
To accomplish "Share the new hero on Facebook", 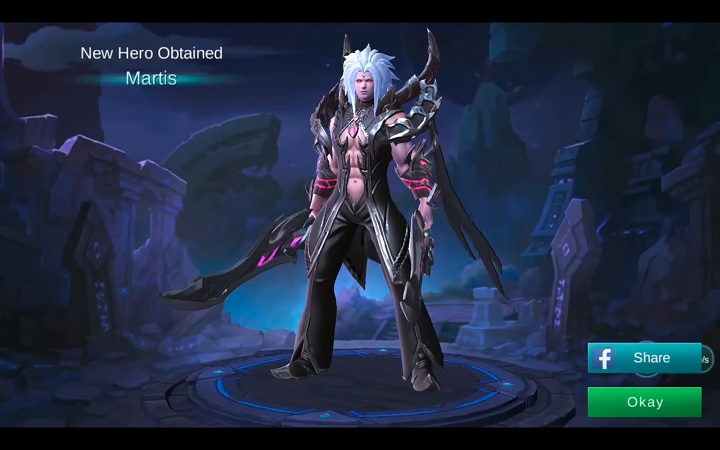I will click(x=645, y=358).
